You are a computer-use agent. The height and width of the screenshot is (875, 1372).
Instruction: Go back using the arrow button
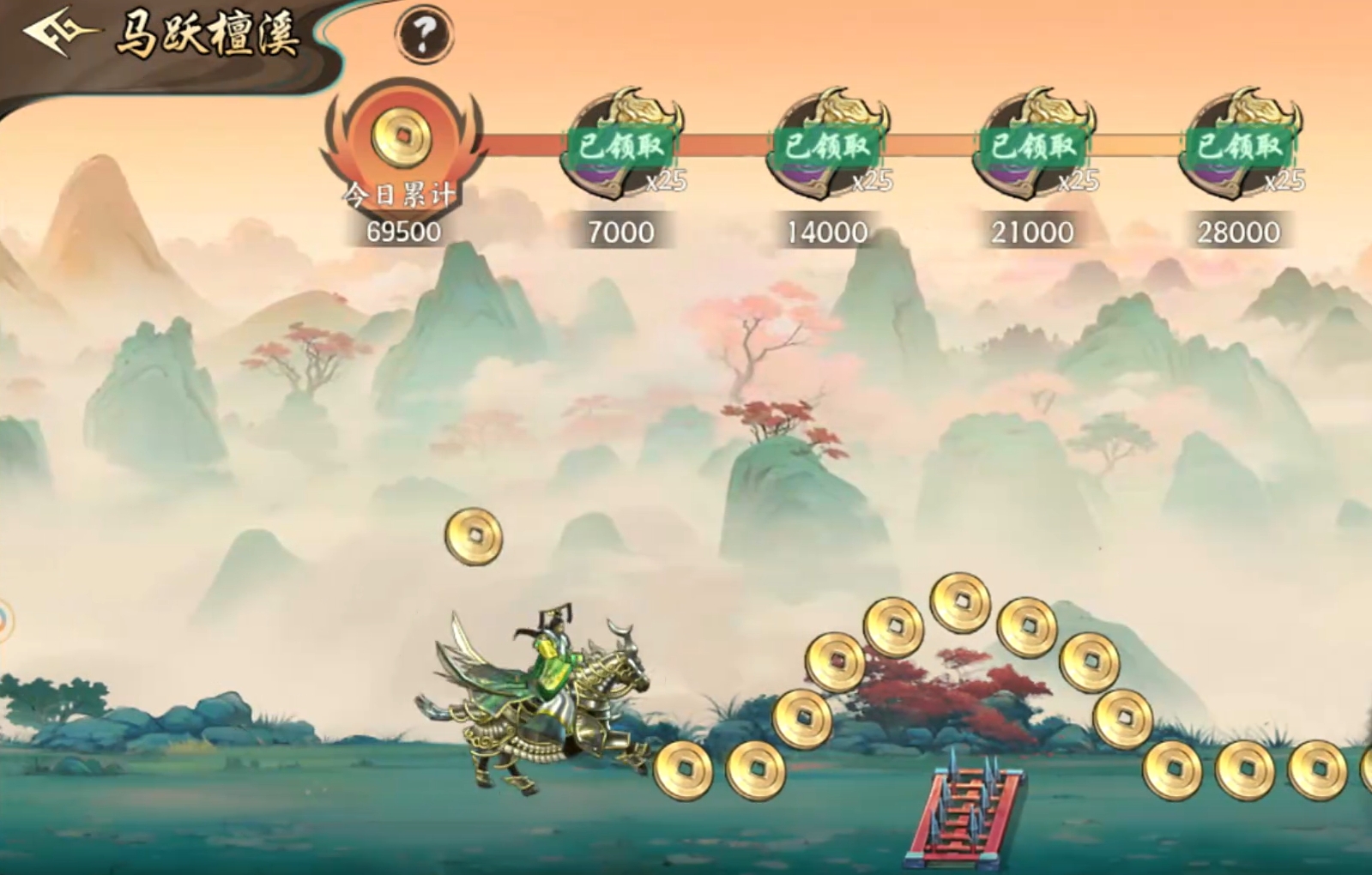point(58,33)
